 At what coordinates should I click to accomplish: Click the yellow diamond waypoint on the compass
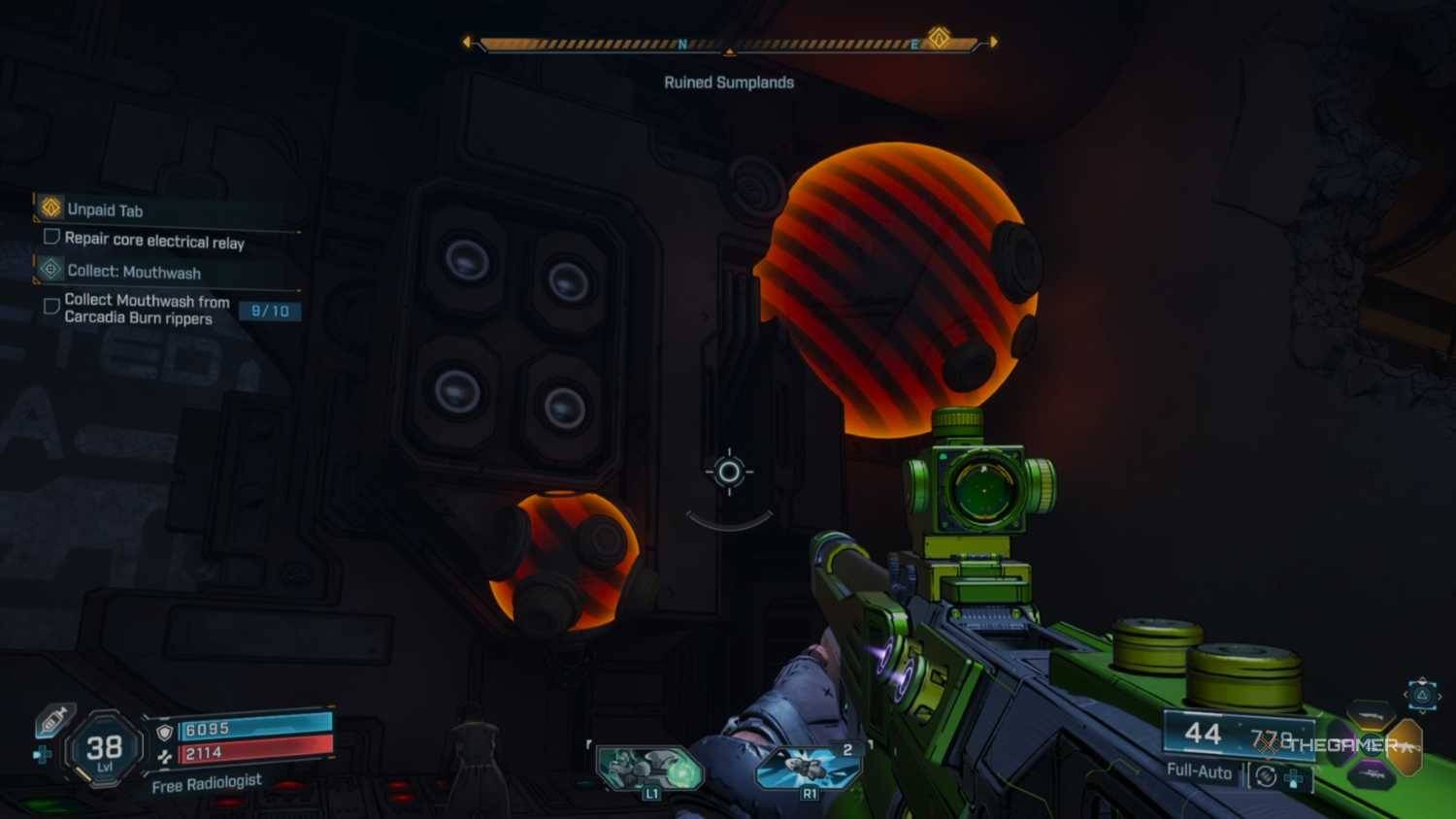(x=939, y=38)
